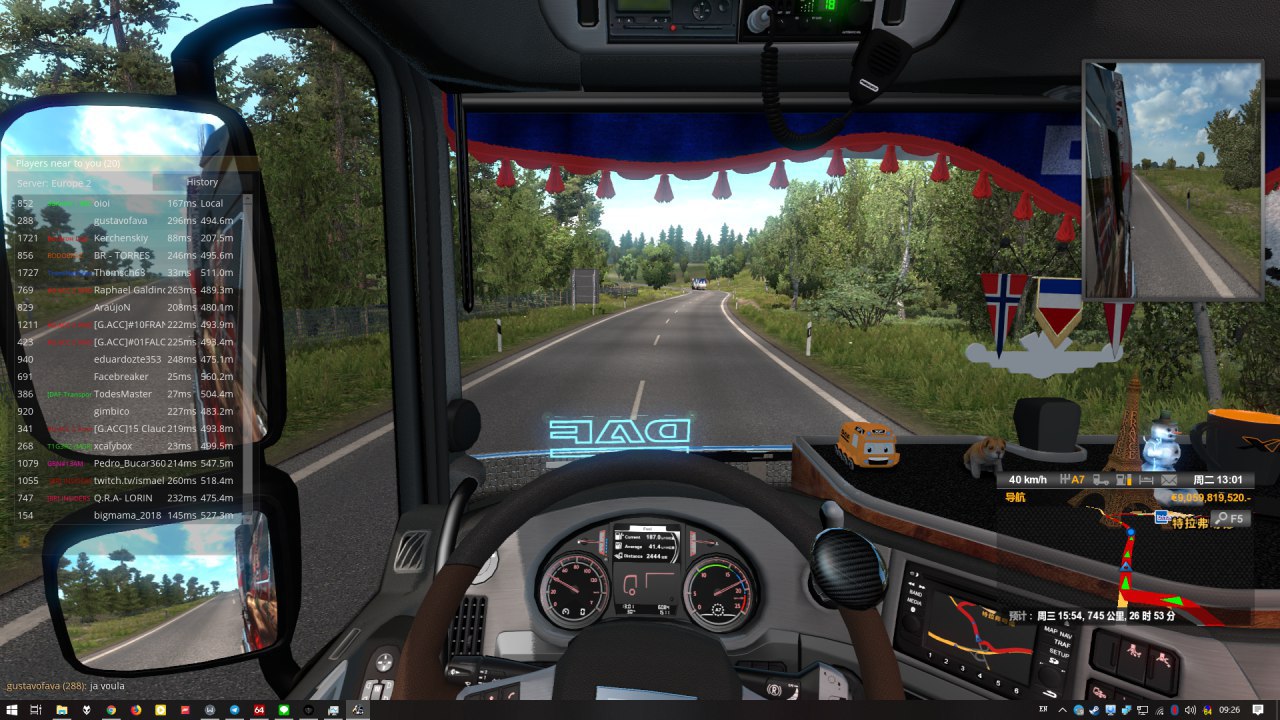The width and height of the screenshot is (1280, 720).
Task: Select Facebreaker row in the player list
Action: click(x=121, y=377)
